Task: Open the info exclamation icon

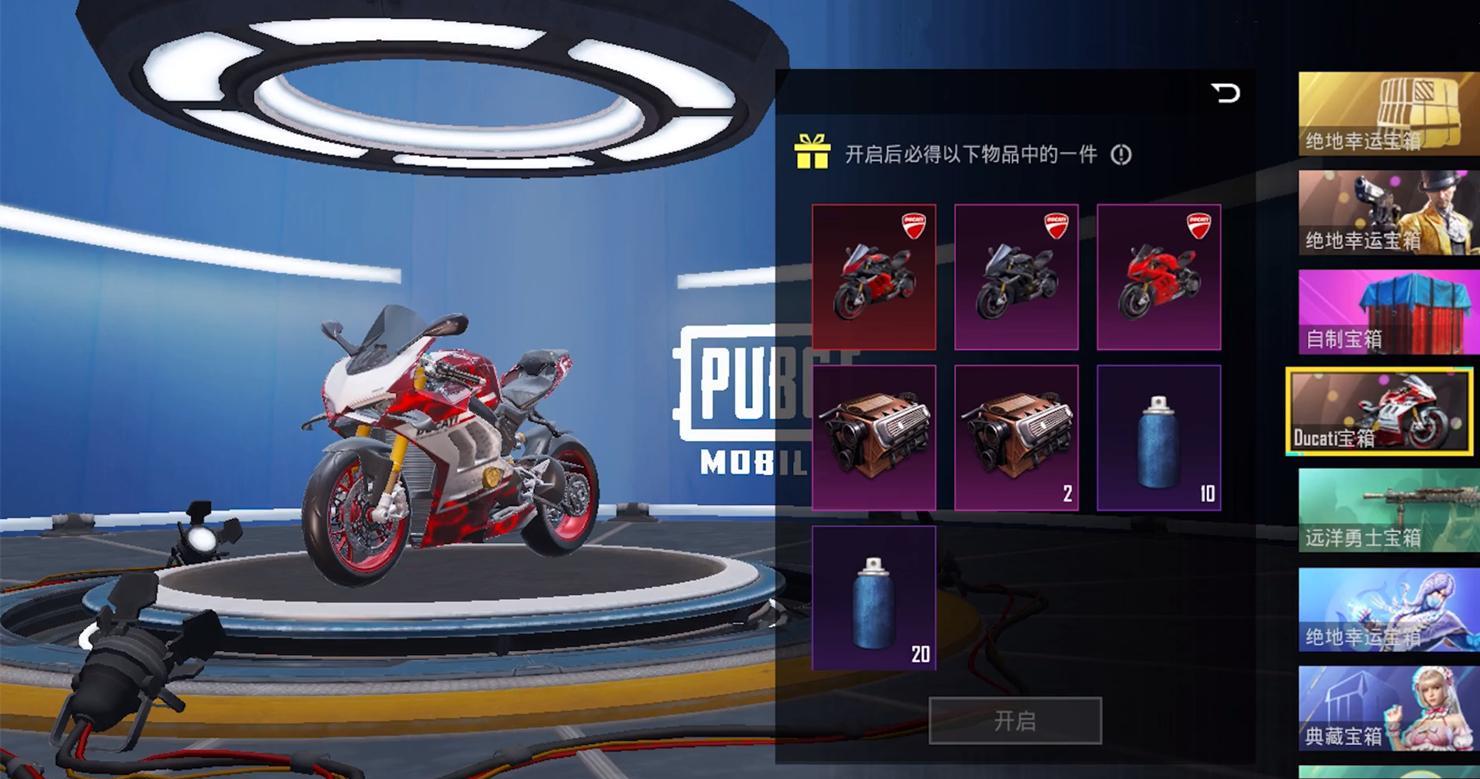Action: [1121, 155]
